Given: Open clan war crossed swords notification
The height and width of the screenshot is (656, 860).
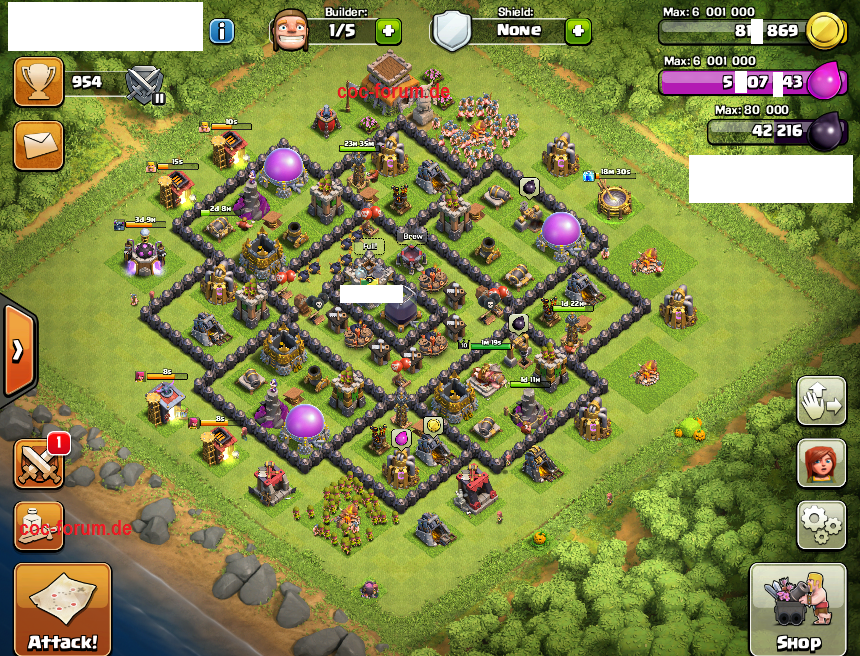Looking at the screenshot, I should pos(40,464).
